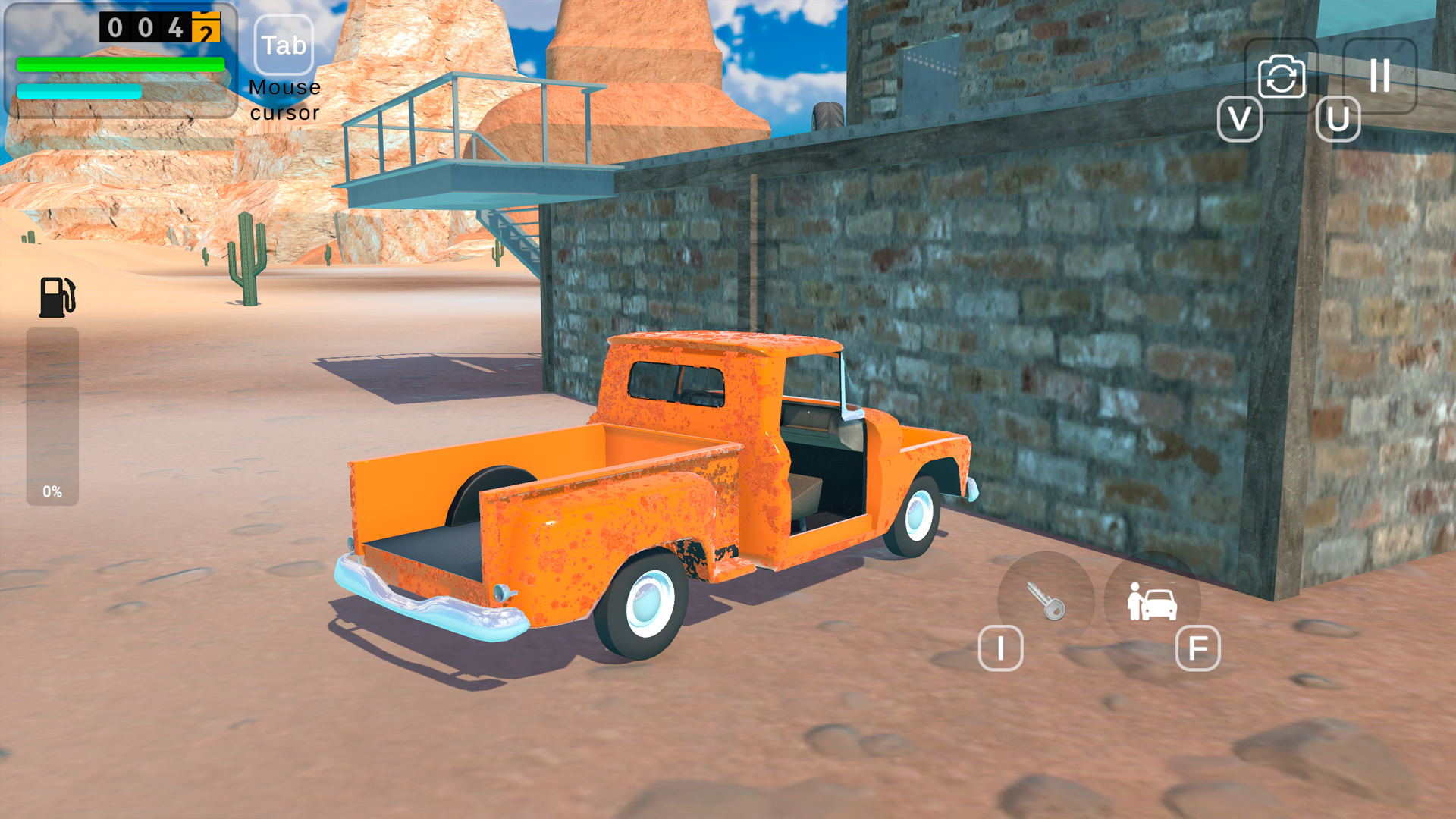Viewport: 1456px width, 819px height.
Task: Toggle the mouse cursor with Tab
Action: tap(282, 45)
